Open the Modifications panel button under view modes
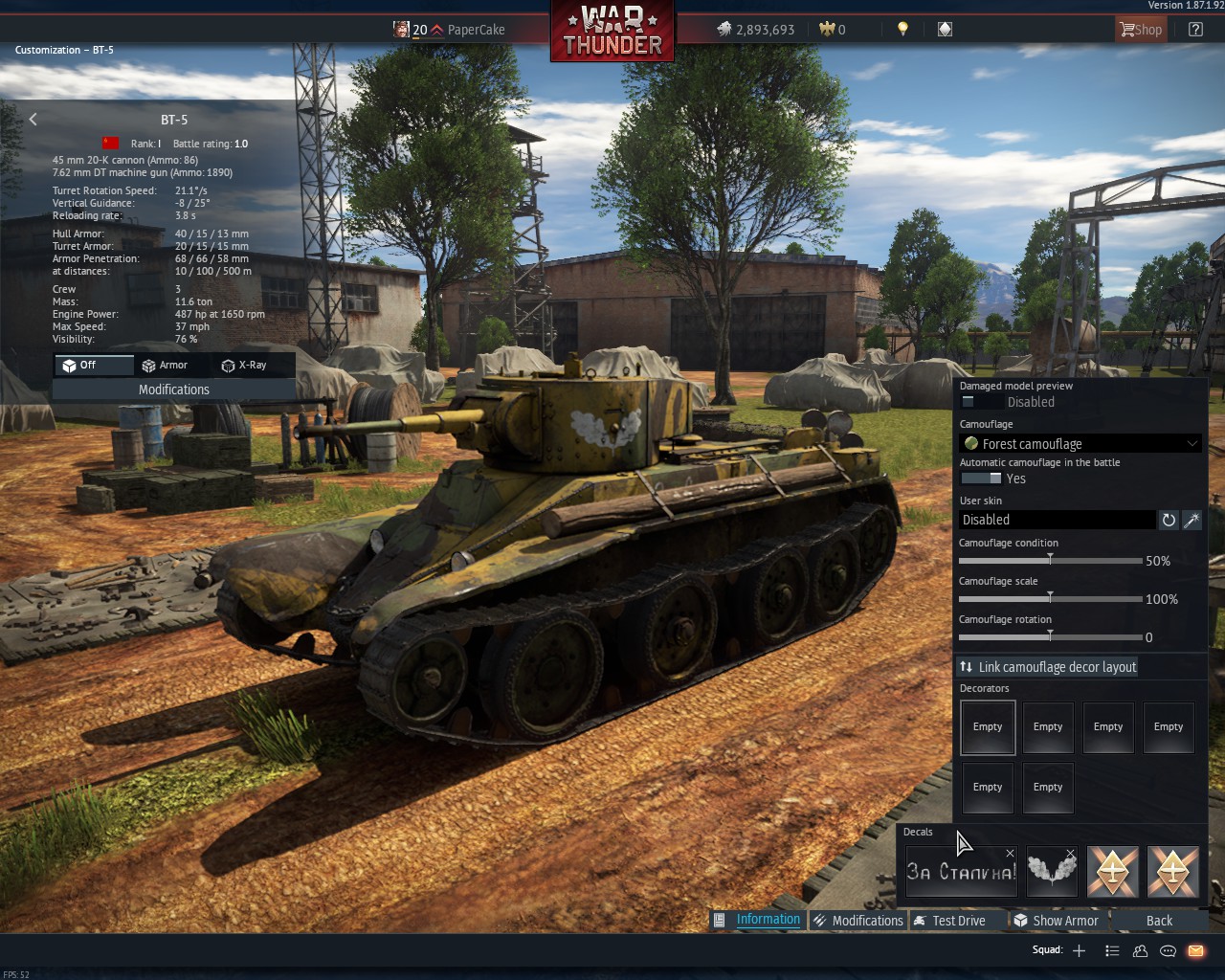Screen dimensions: 1225x980 click(x=173, y=390)
